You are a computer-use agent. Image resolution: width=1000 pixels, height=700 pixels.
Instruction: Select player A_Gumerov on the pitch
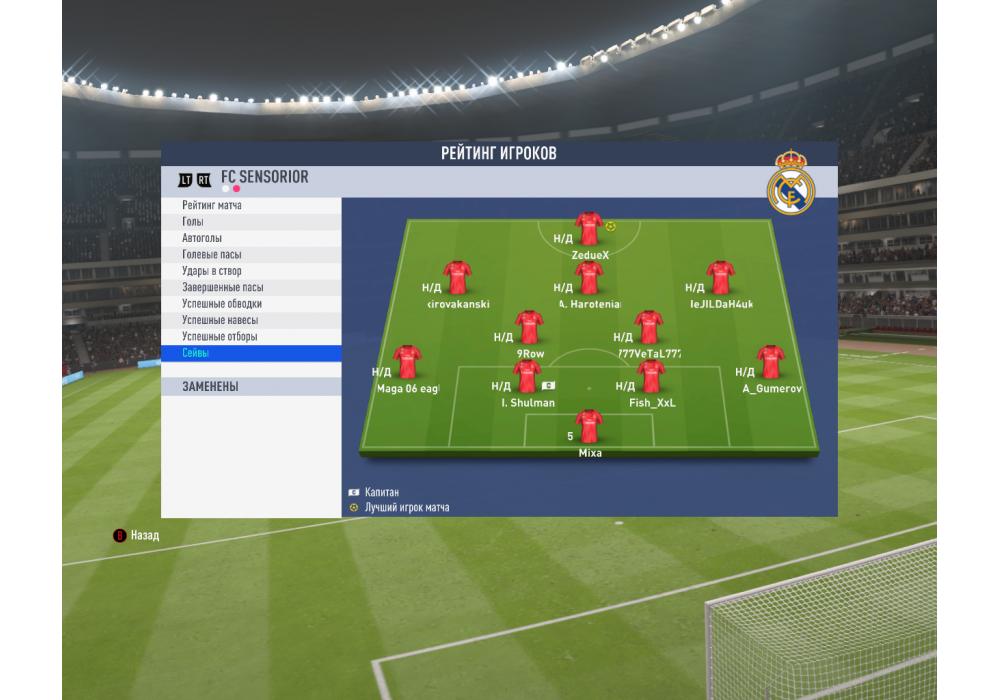click(770, 363)
